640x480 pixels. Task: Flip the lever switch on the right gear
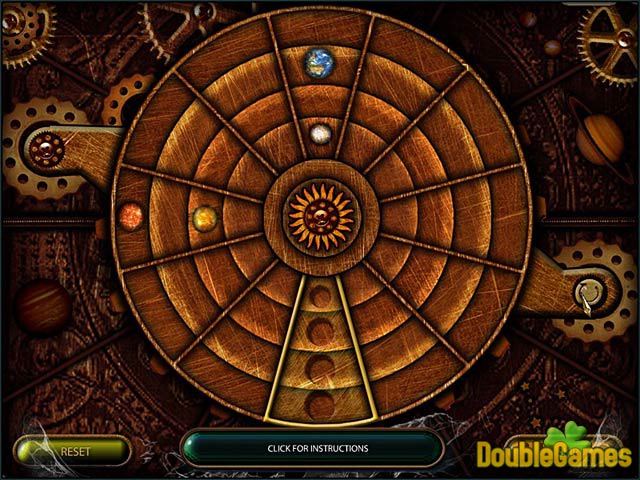(x=589, y=294)
